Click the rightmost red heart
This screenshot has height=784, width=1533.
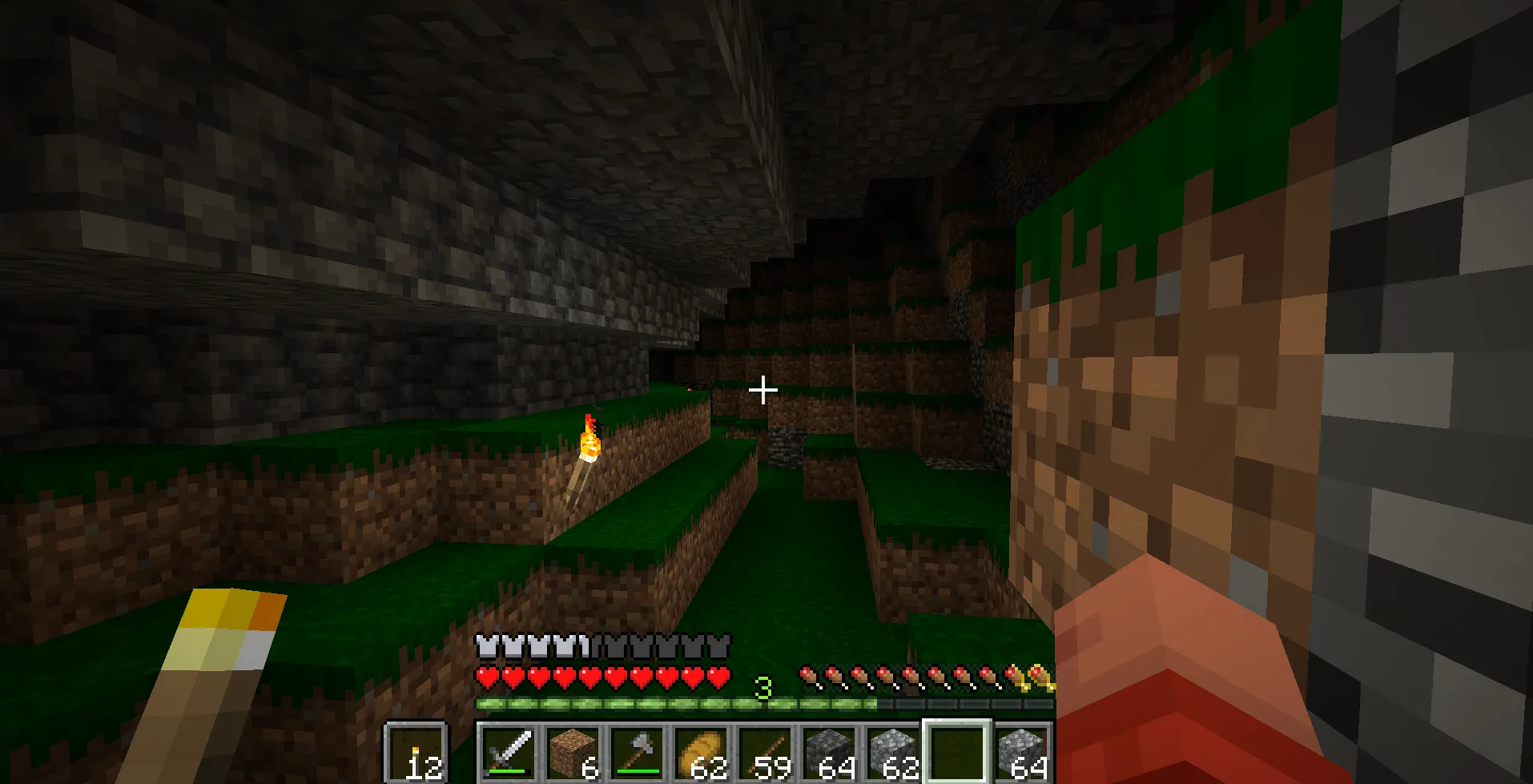click(x=717, y=677)
